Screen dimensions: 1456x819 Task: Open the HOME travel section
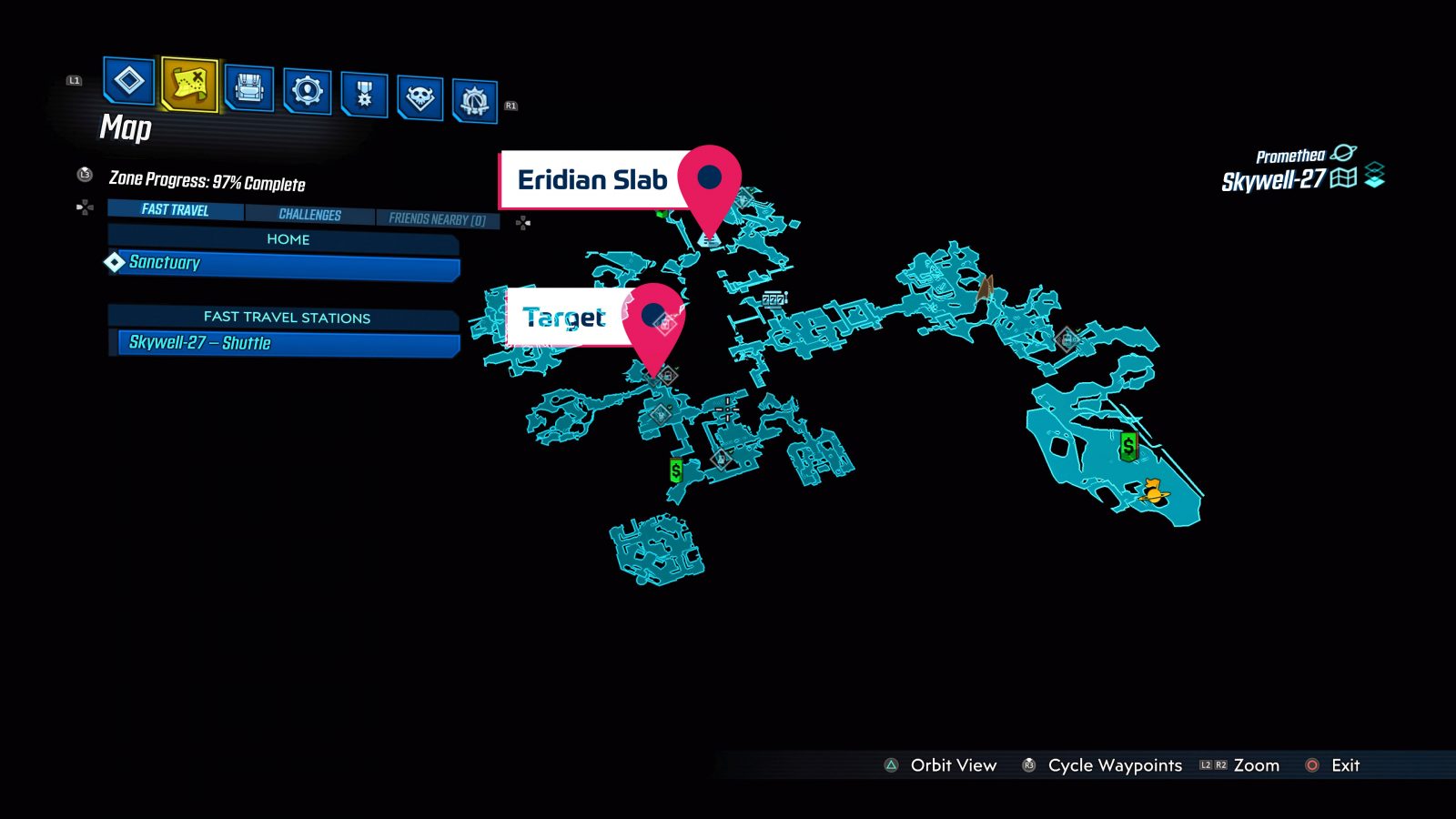[288, 239]
